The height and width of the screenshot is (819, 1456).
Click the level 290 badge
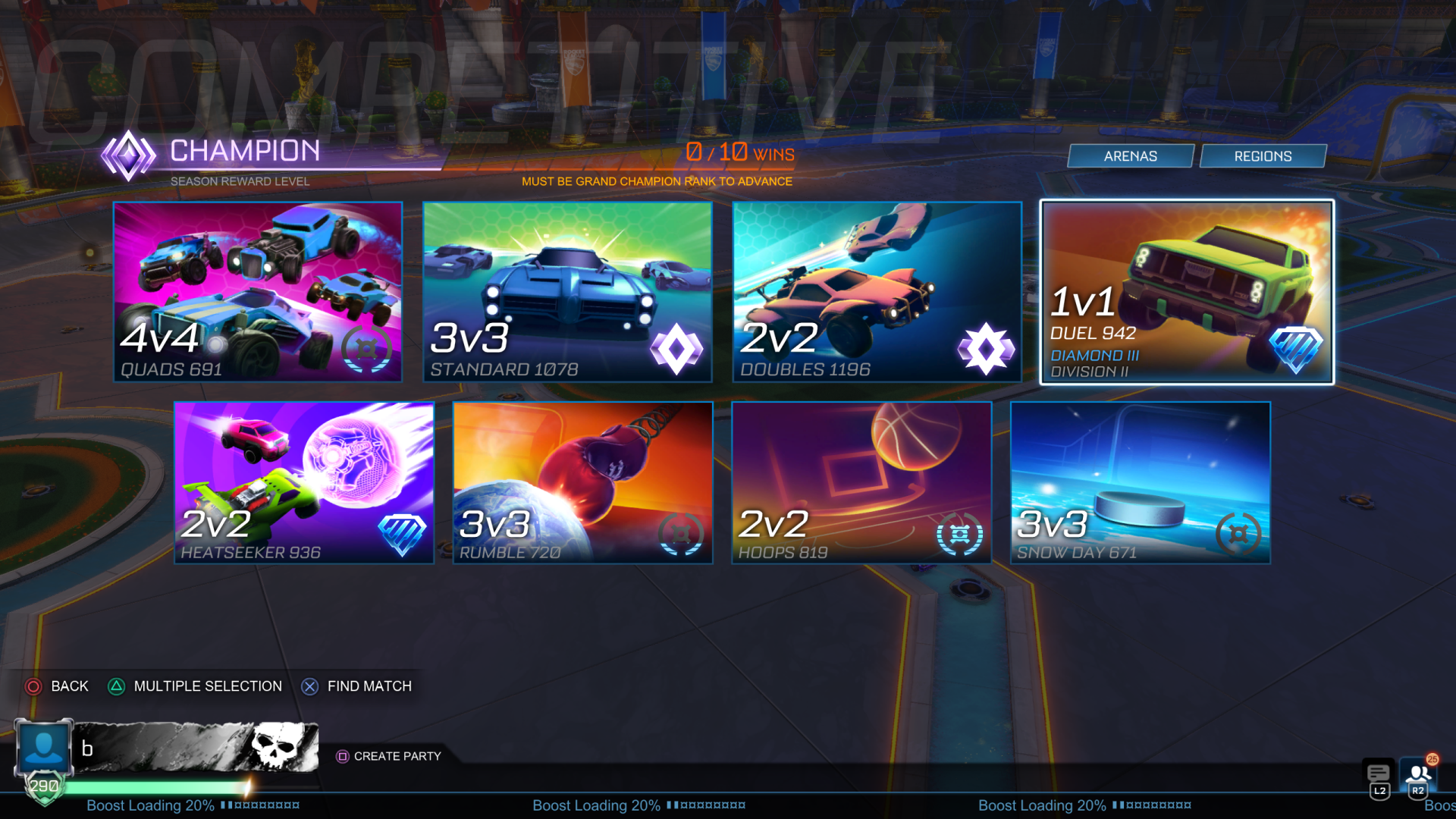pos(44,786)
